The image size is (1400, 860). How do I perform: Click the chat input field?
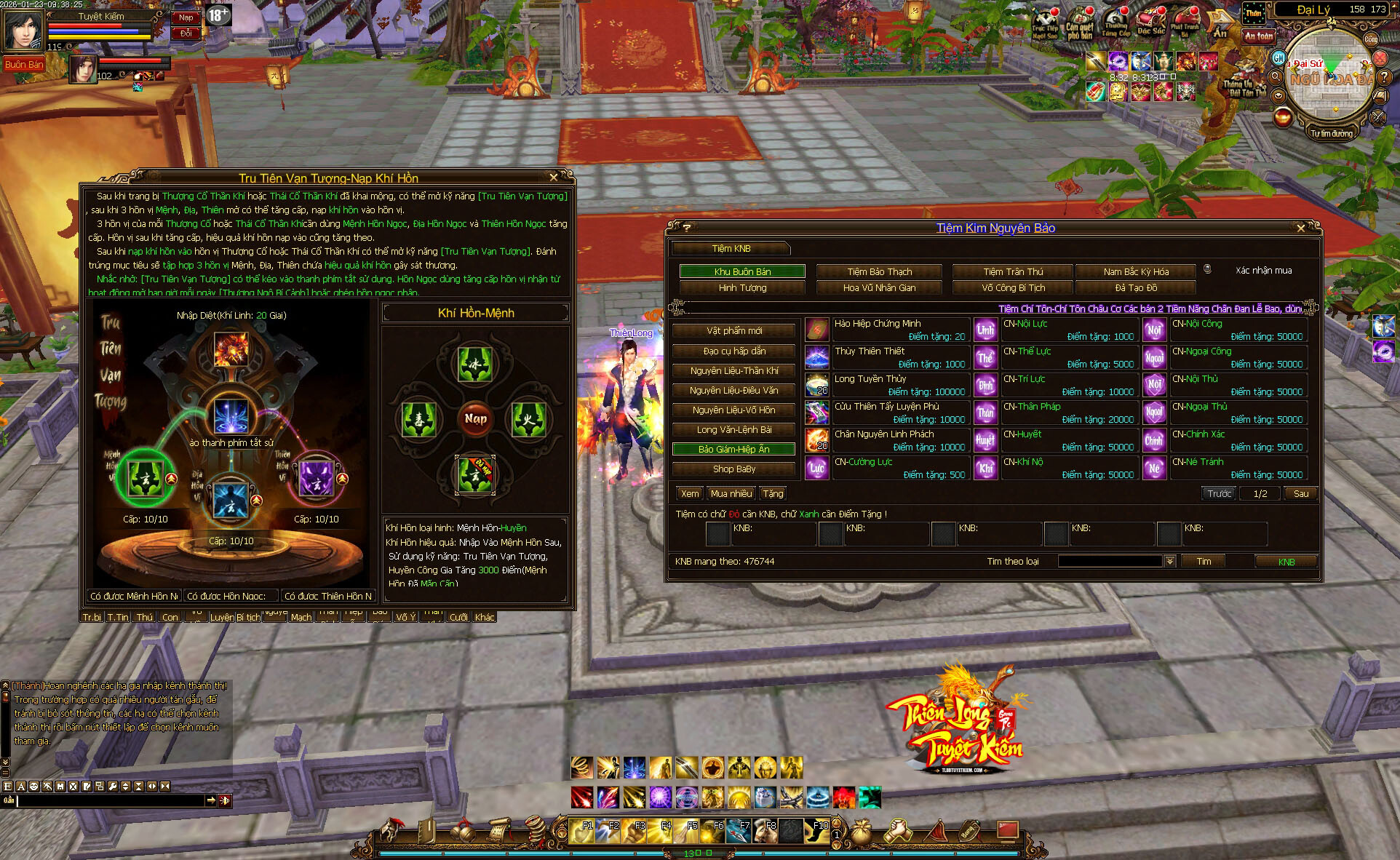[109, 800]
